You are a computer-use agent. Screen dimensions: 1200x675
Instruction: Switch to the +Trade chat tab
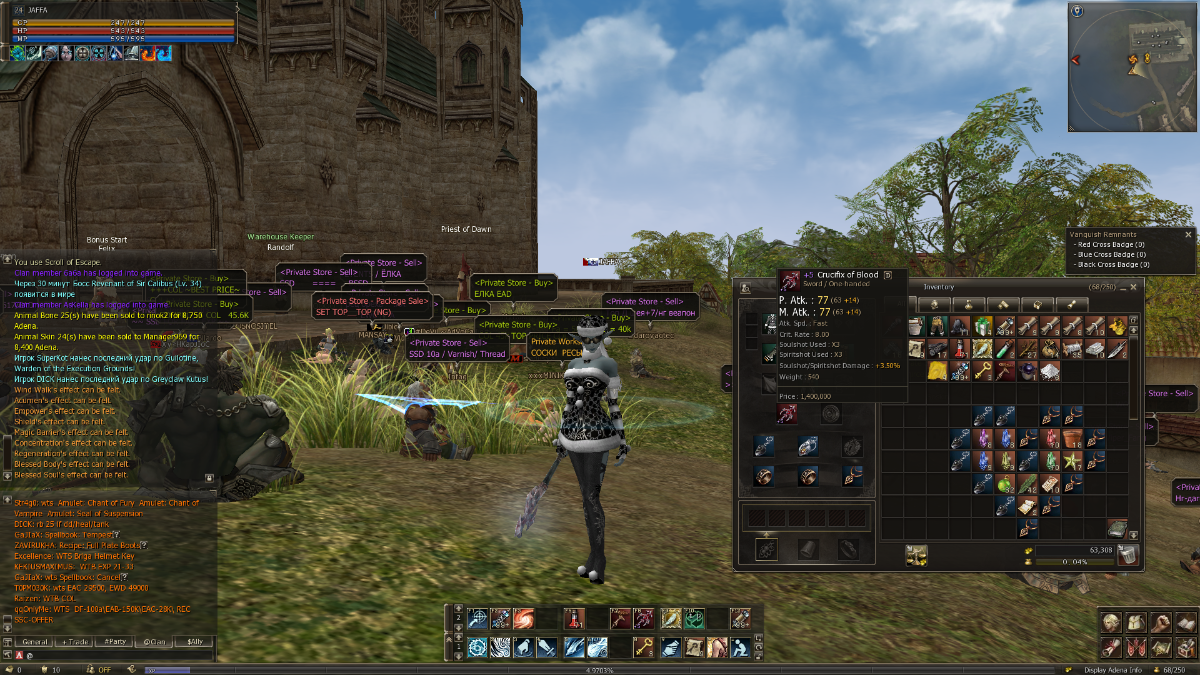point(76,641)
